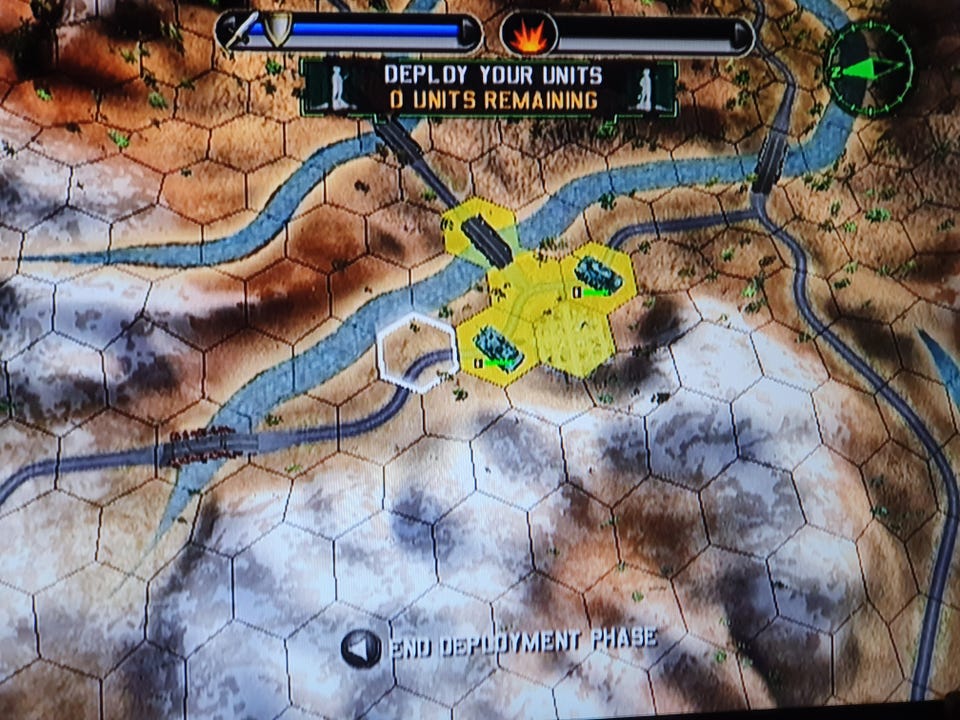Click the green compass
960x720 pixels.
869,68
